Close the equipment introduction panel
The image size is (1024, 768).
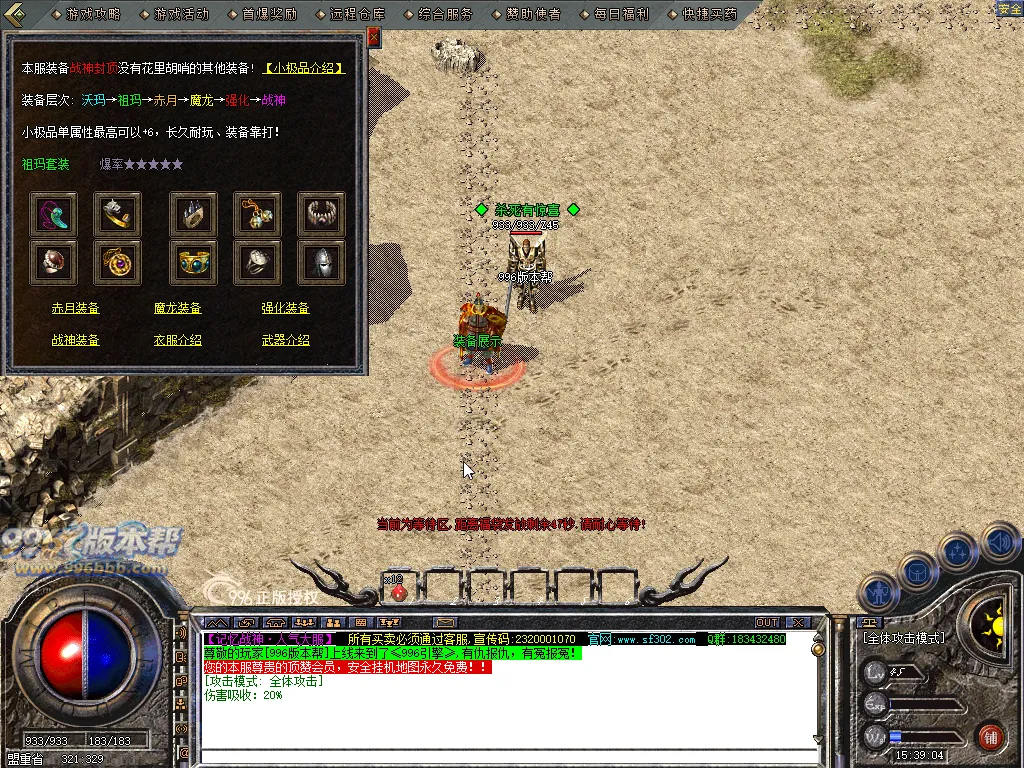373,38
